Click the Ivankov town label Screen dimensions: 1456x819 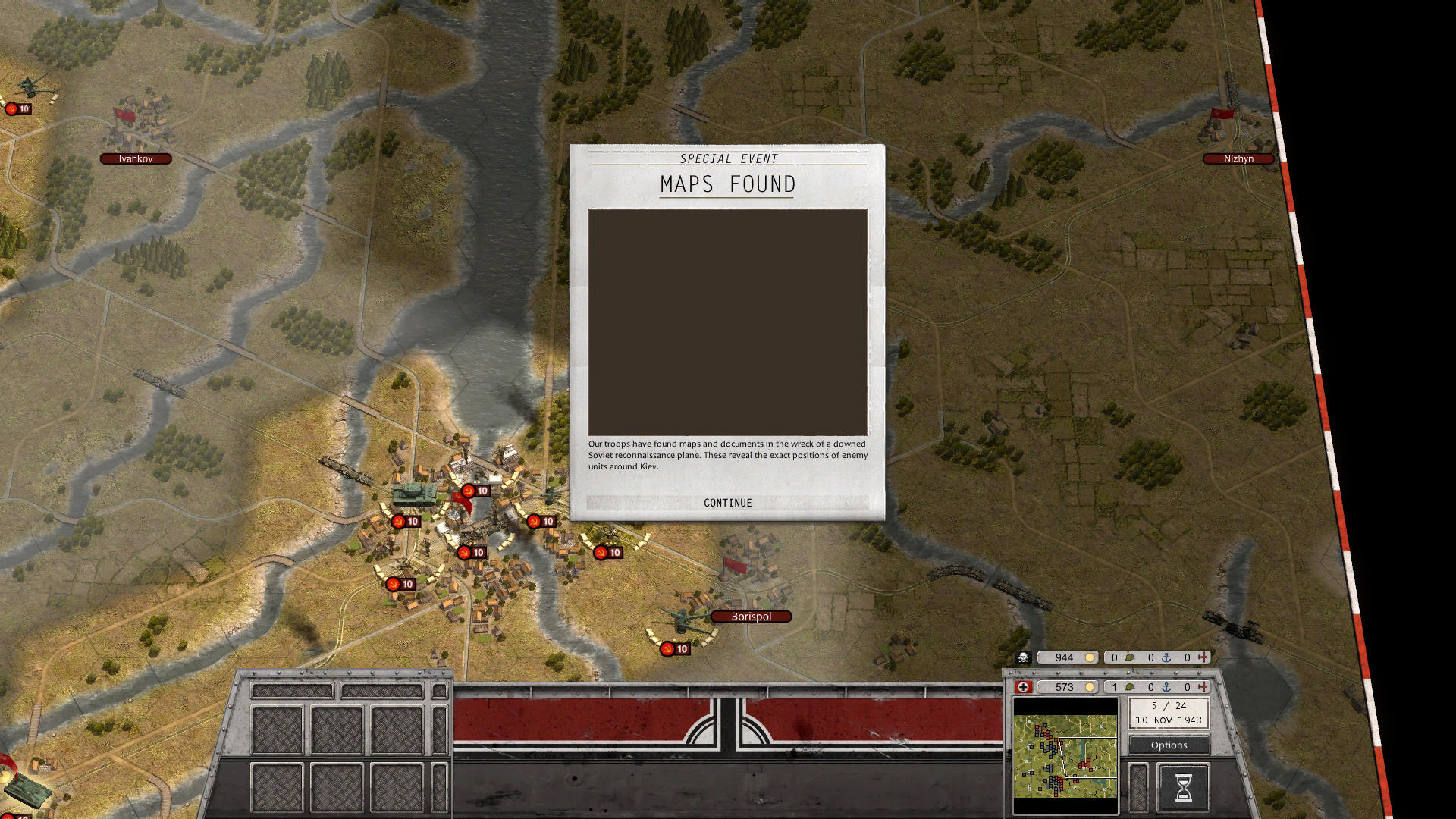point(137,158)
